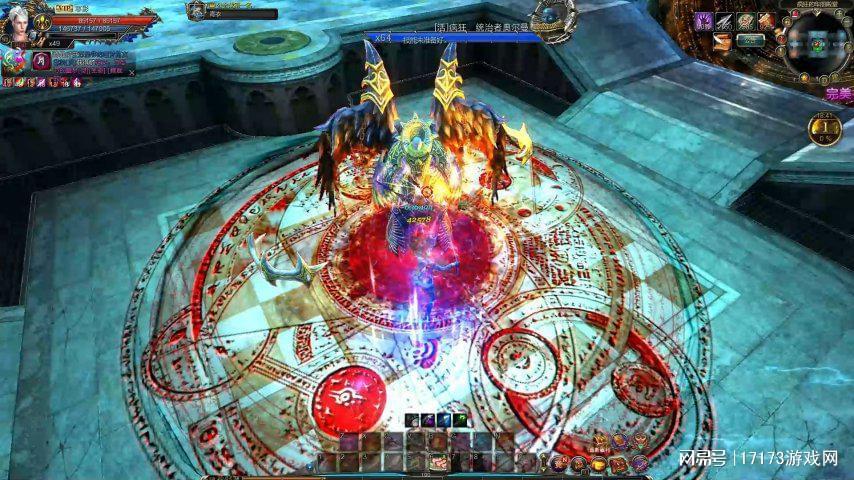Select the party member portrait frame

point(197,10)
